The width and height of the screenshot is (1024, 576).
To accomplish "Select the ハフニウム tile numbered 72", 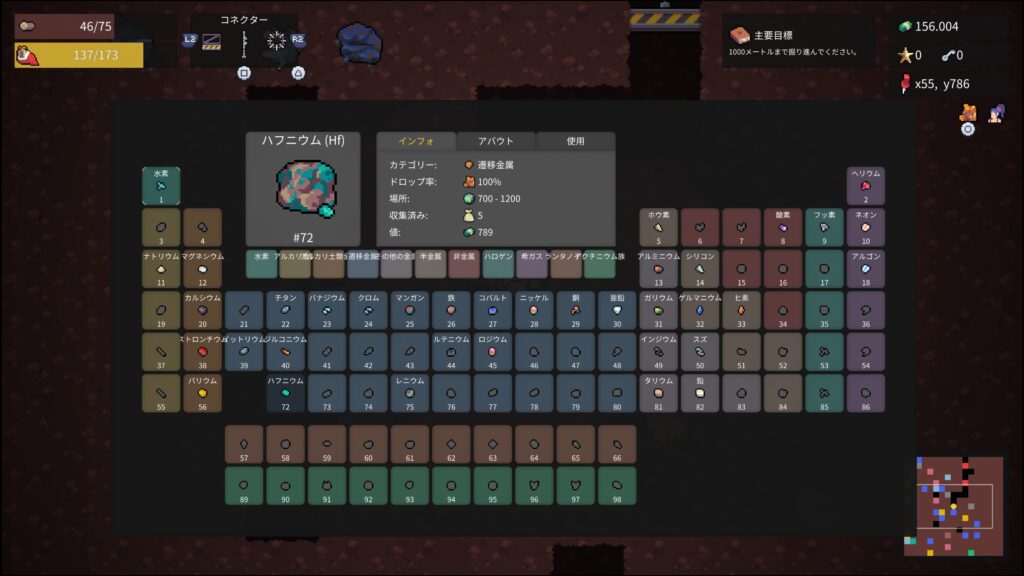I will click(285, 394).
